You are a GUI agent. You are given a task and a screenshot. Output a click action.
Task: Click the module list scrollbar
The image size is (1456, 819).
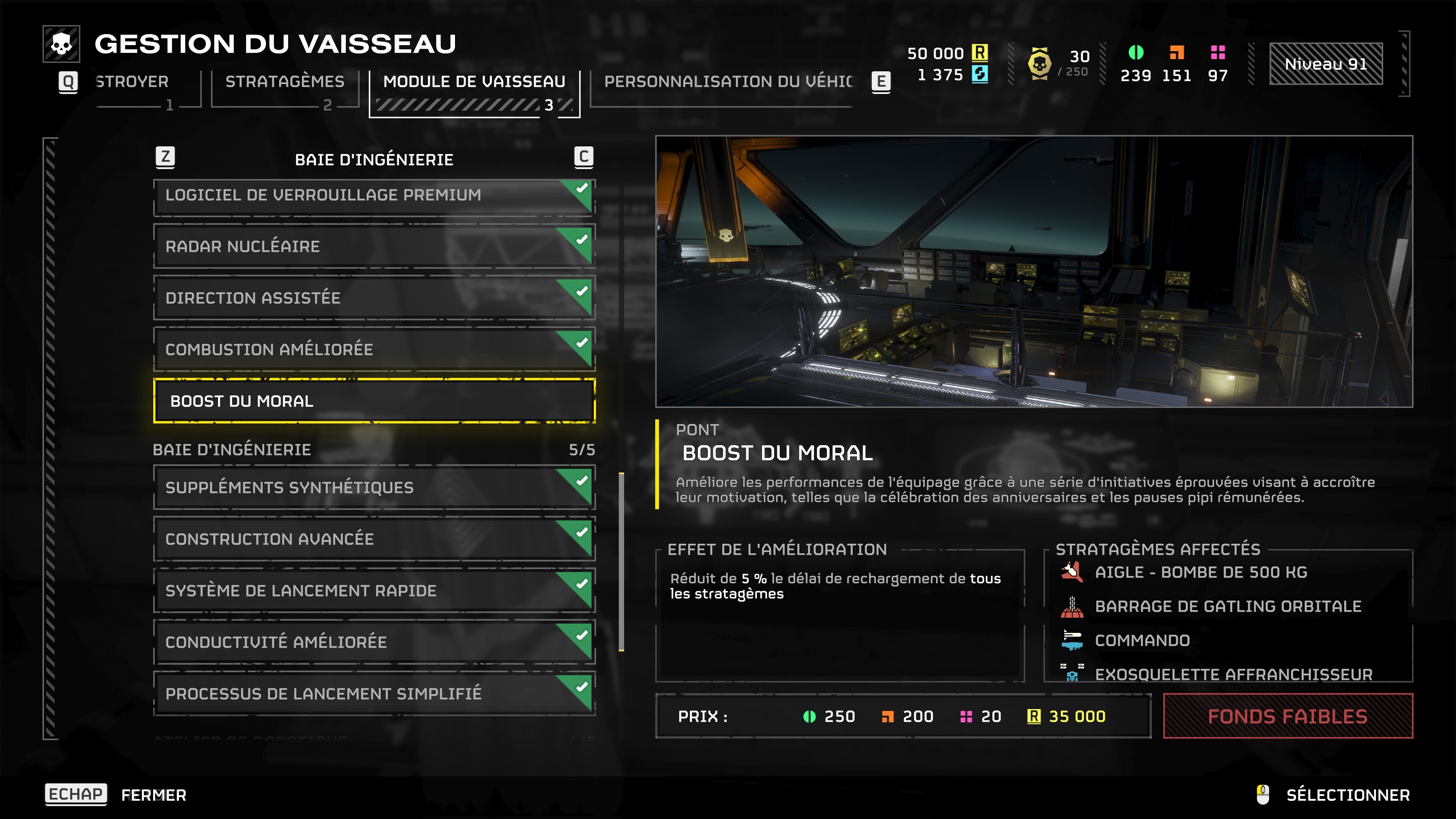(621, 562)
